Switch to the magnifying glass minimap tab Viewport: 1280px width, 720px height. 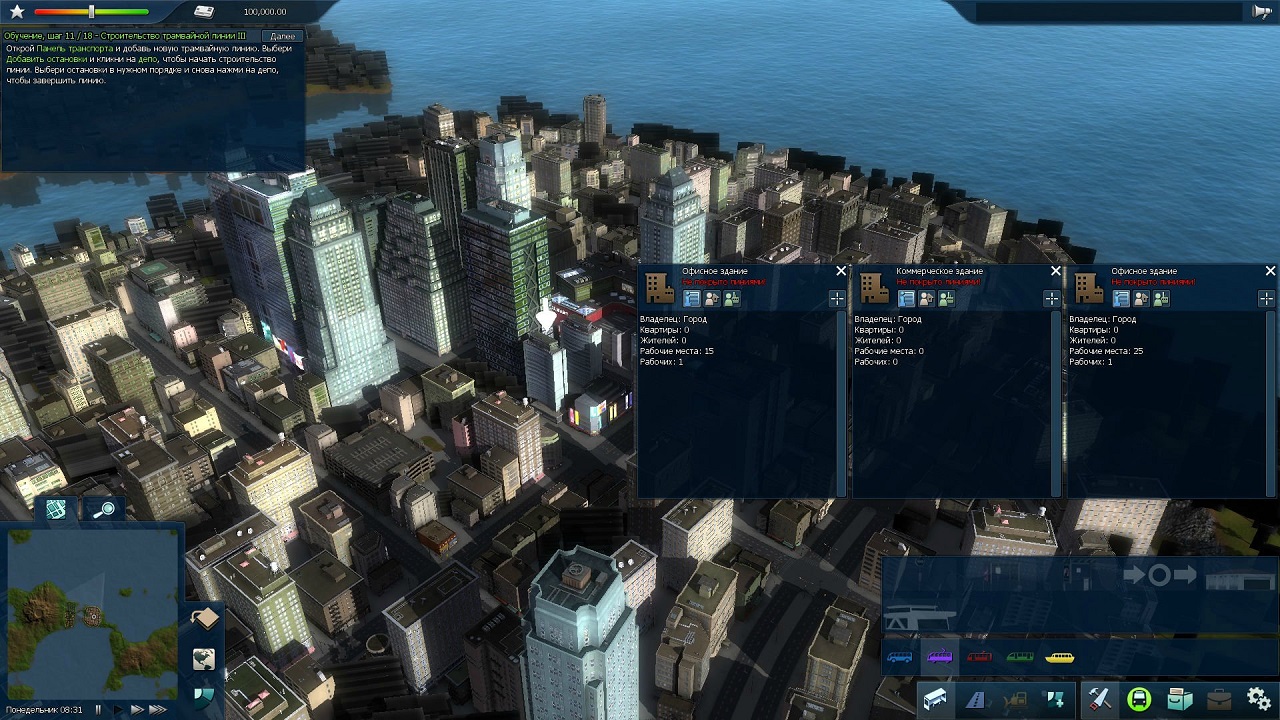[103, 510]
